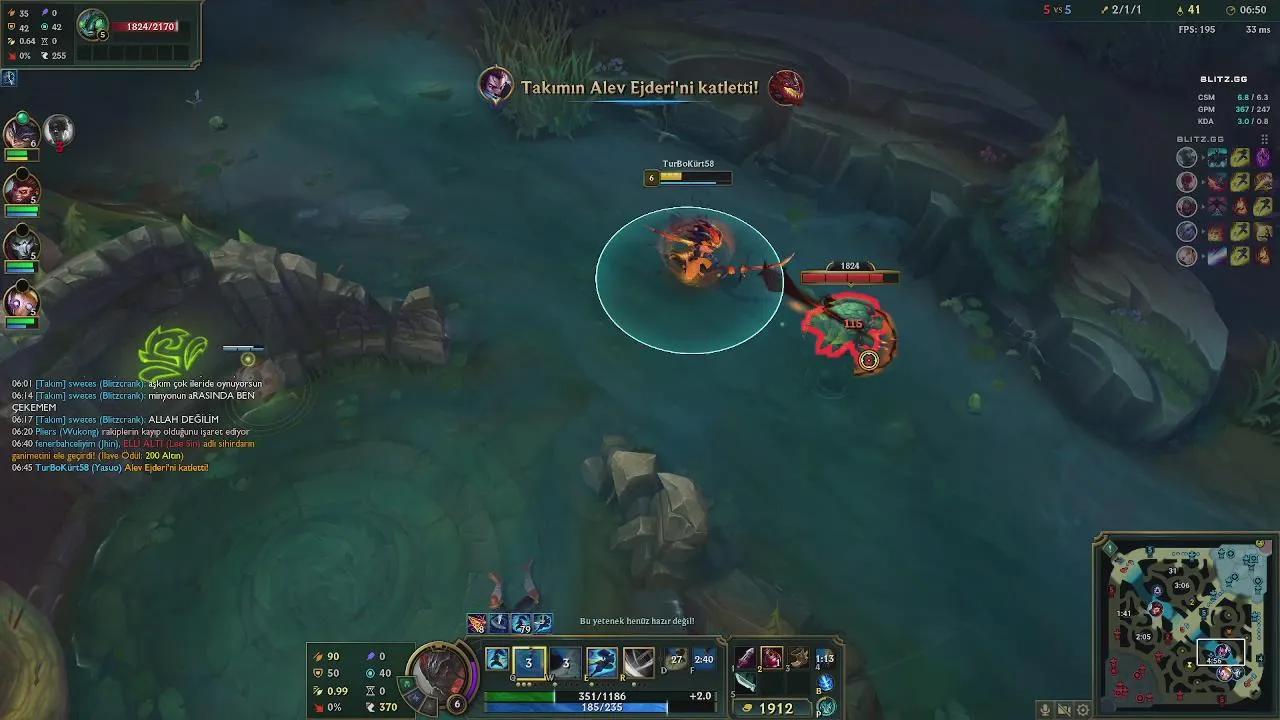
Task: Mute the microphone icon at bottom right
Action: (x=1045, y=710)
